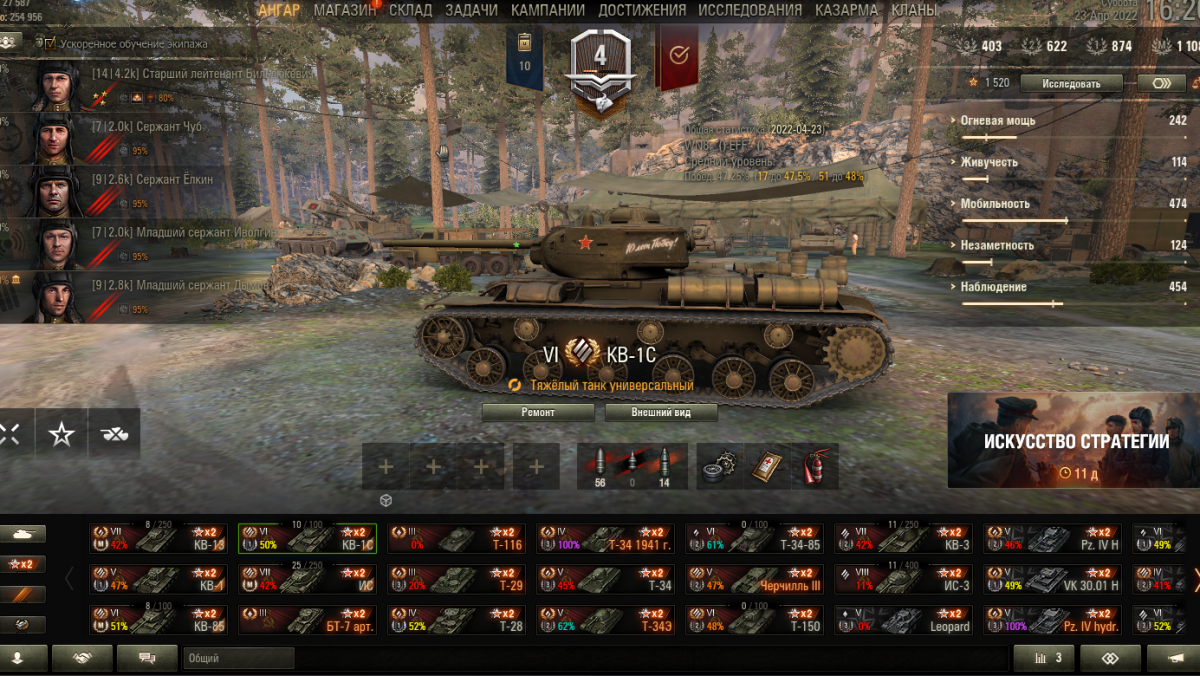Screen dimensions: 1200x676
Task: Switch to the СКЛАД tab
Action: [411, 10]
